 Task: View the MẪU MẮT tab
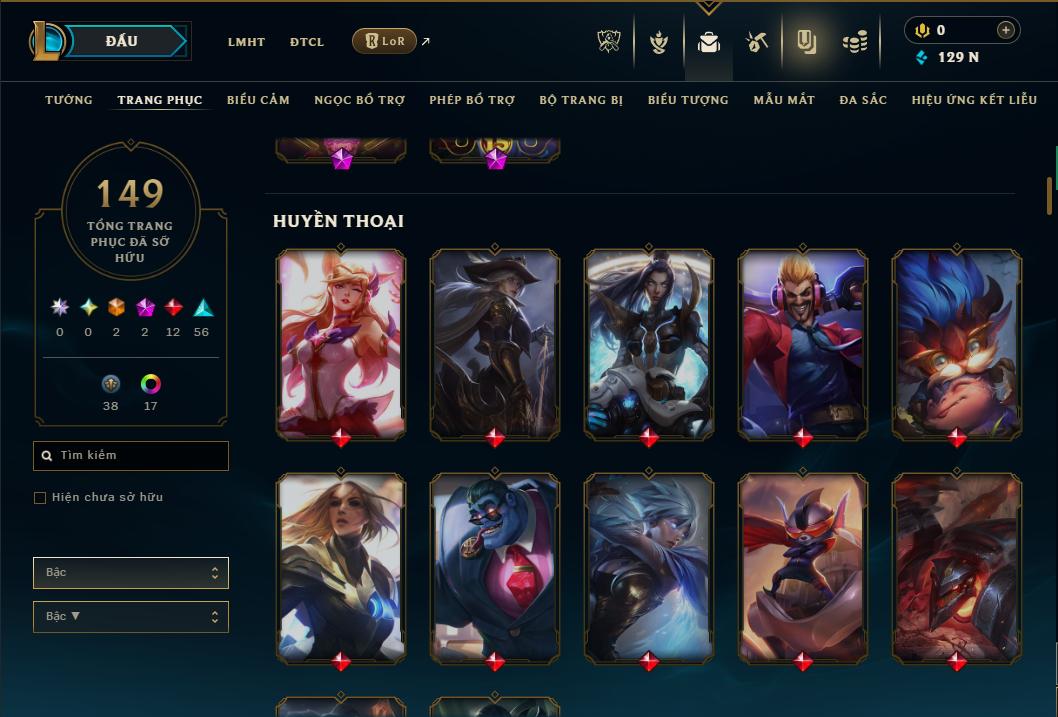(x=784, y=100)
